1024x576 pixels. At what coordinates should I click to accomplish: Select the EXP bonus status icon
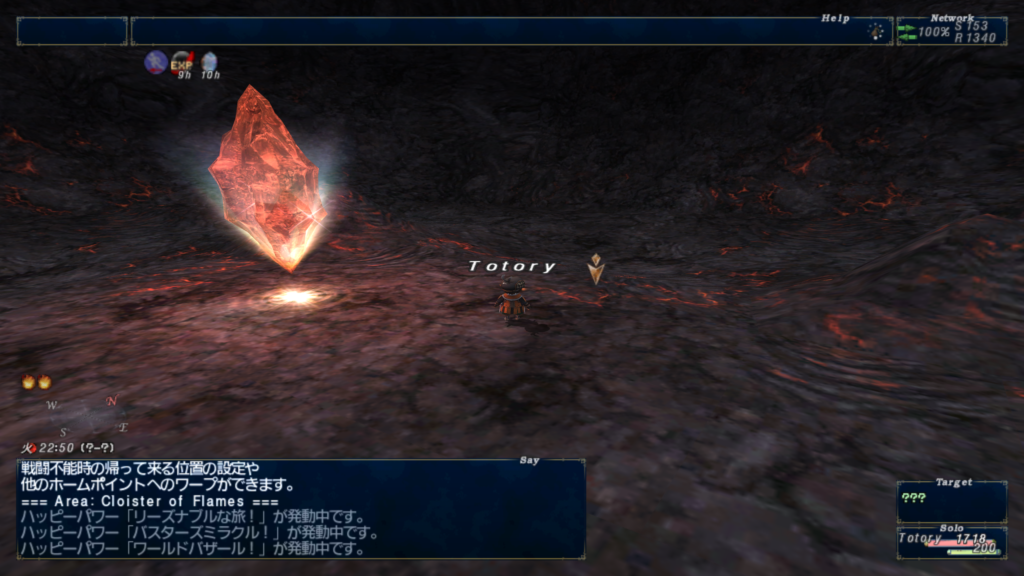182,63
